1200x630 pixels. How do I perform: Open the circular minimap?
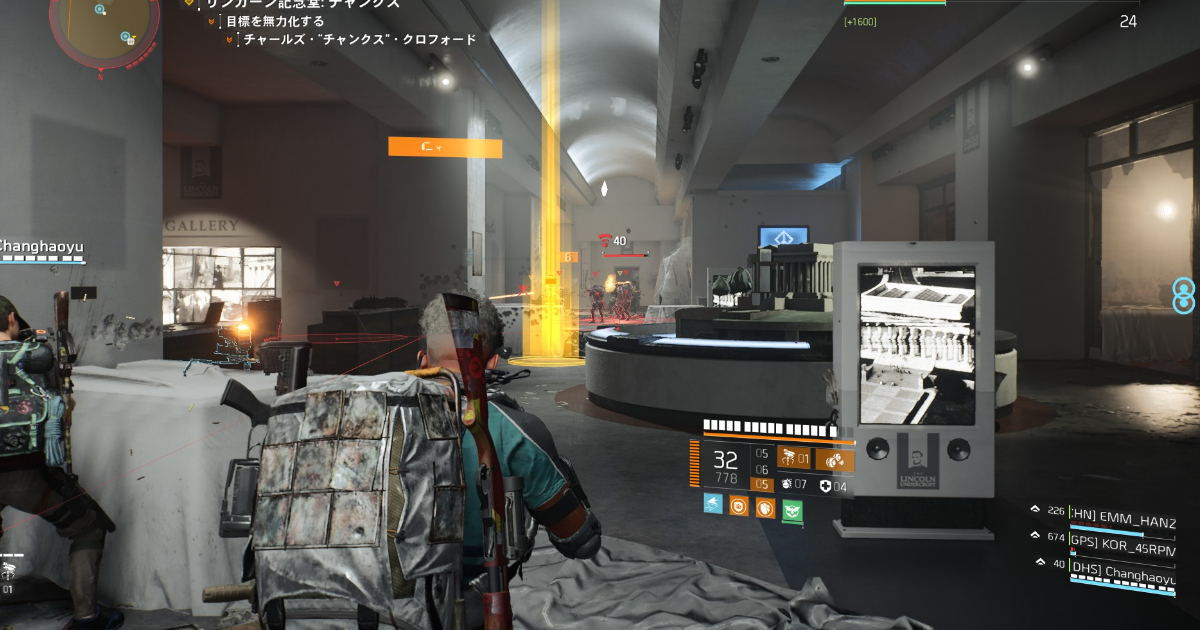click(103, 25)
